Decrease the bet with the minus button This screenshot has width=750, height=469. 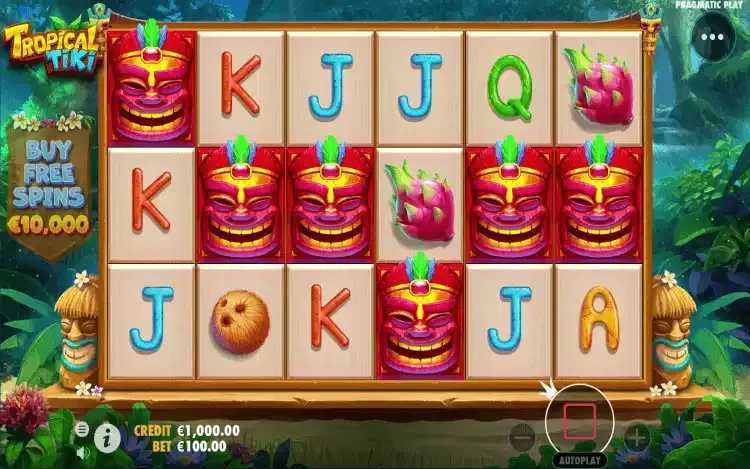(x=521, y=436)
